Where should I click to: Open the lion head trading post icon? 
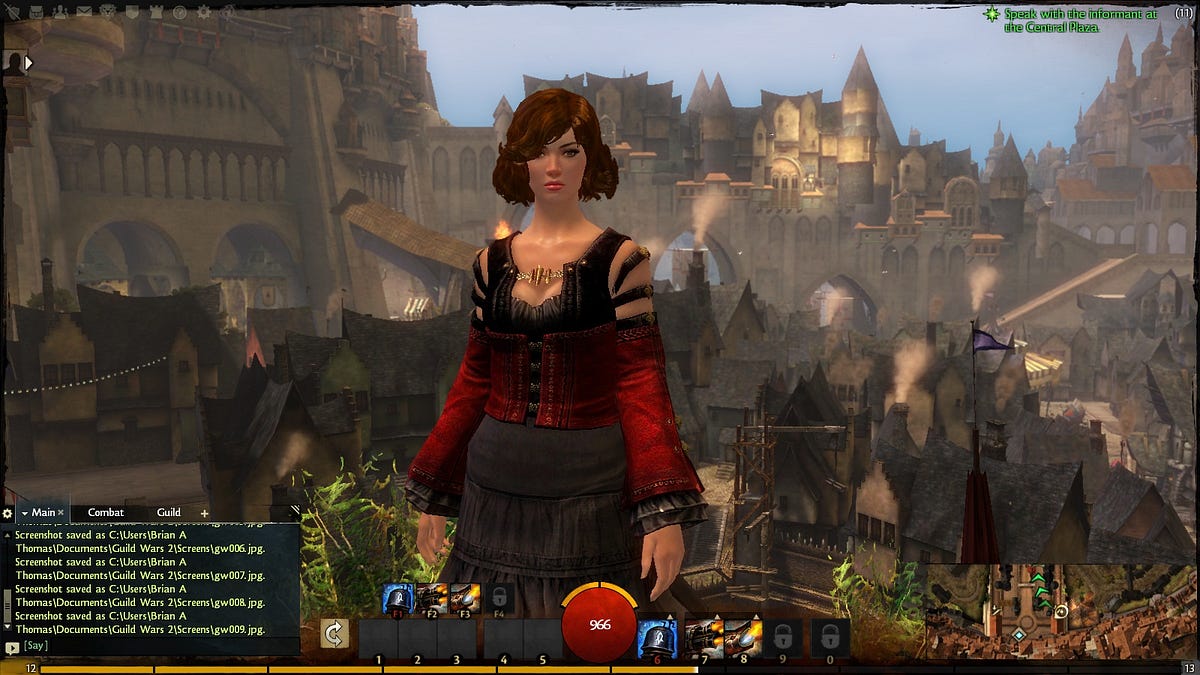[108, 12]
